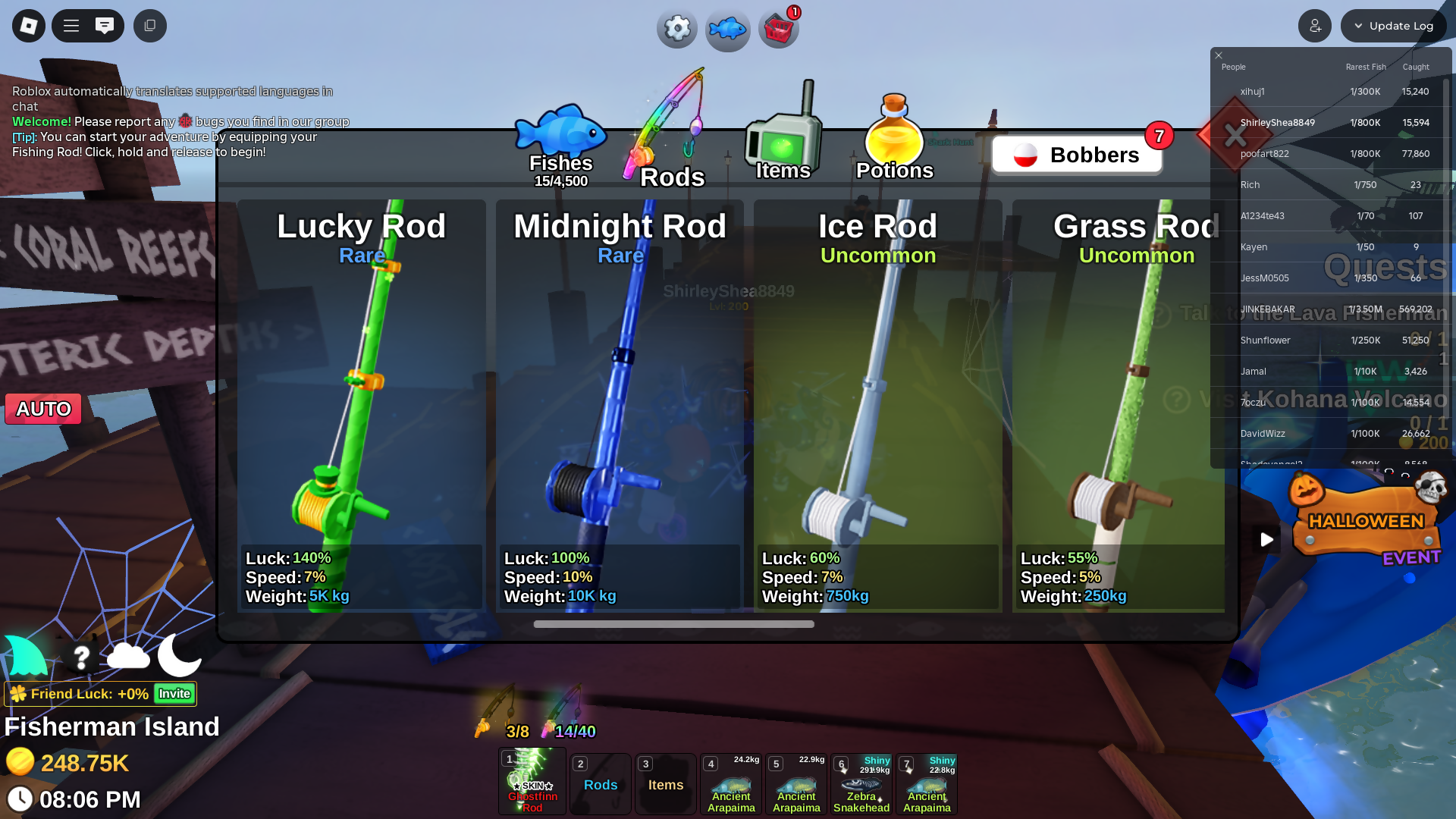1456x819 pixels.
Task: Open the Bobbers category
Action: (x=1077, y=155)
